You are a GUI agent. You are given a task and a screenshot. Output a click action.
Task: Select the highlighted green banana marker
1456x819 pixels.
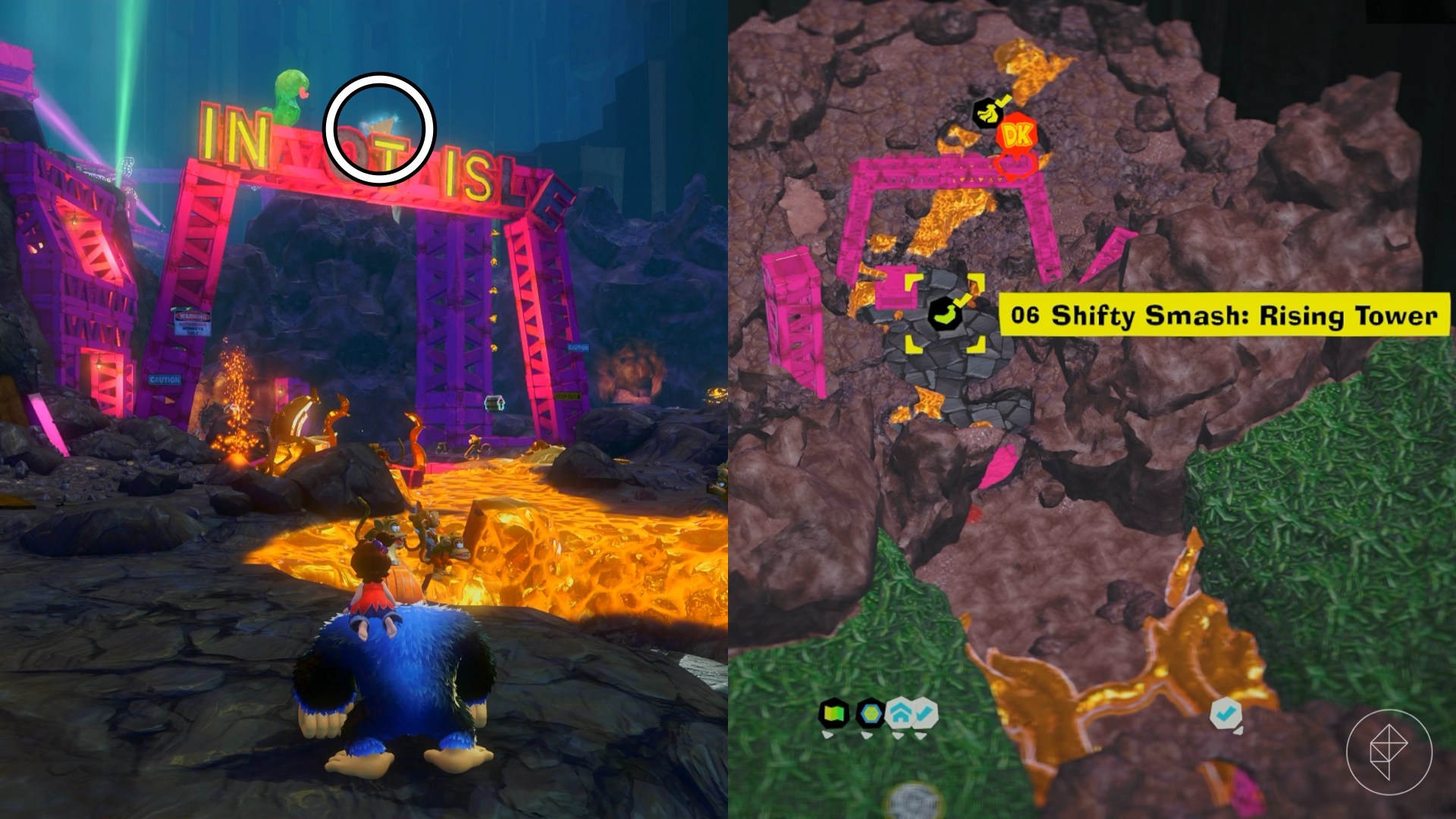[944, 313]
